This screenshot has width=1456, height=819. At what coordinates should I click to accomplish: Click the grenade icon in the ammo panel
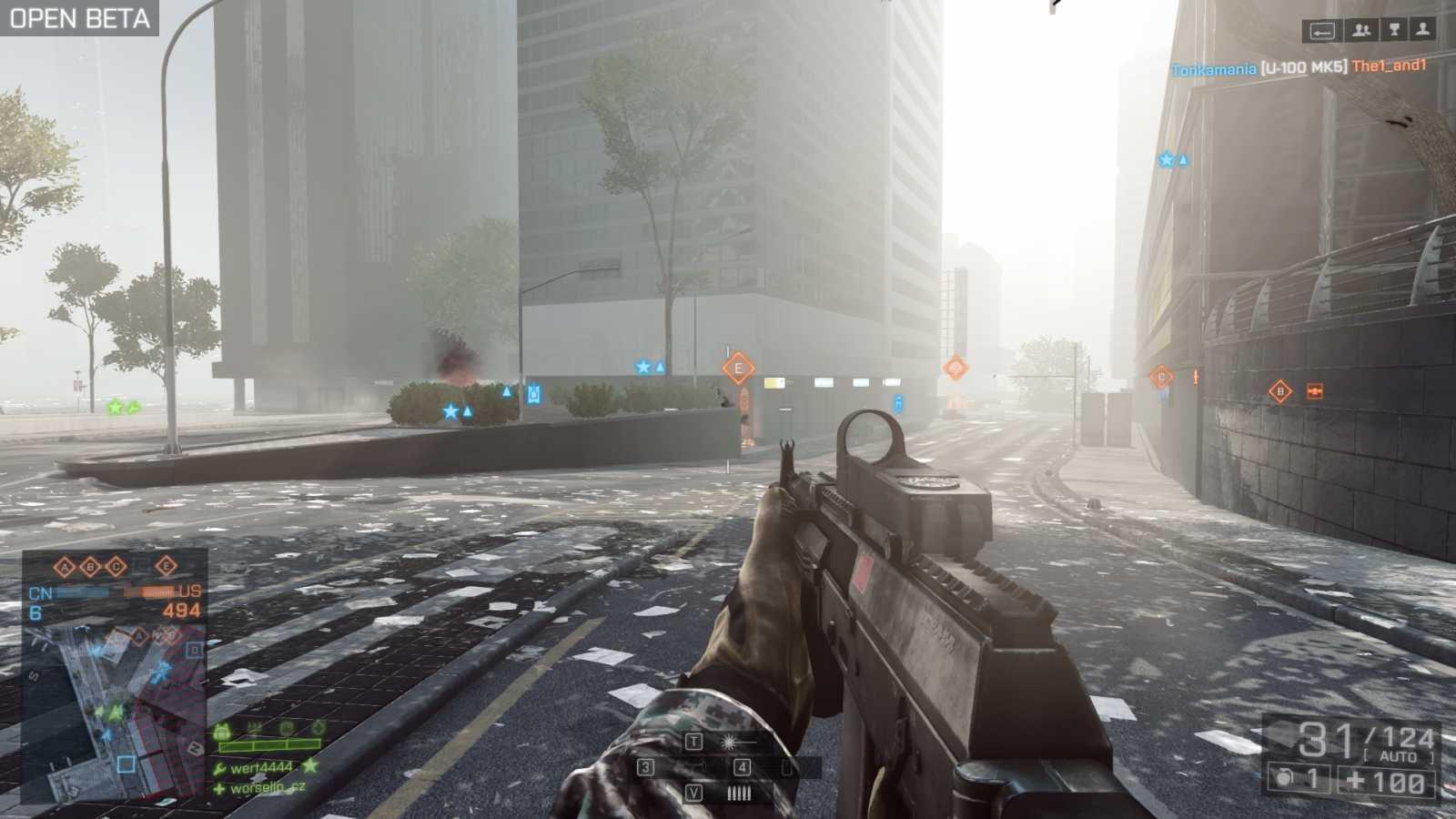[1283, 779]
